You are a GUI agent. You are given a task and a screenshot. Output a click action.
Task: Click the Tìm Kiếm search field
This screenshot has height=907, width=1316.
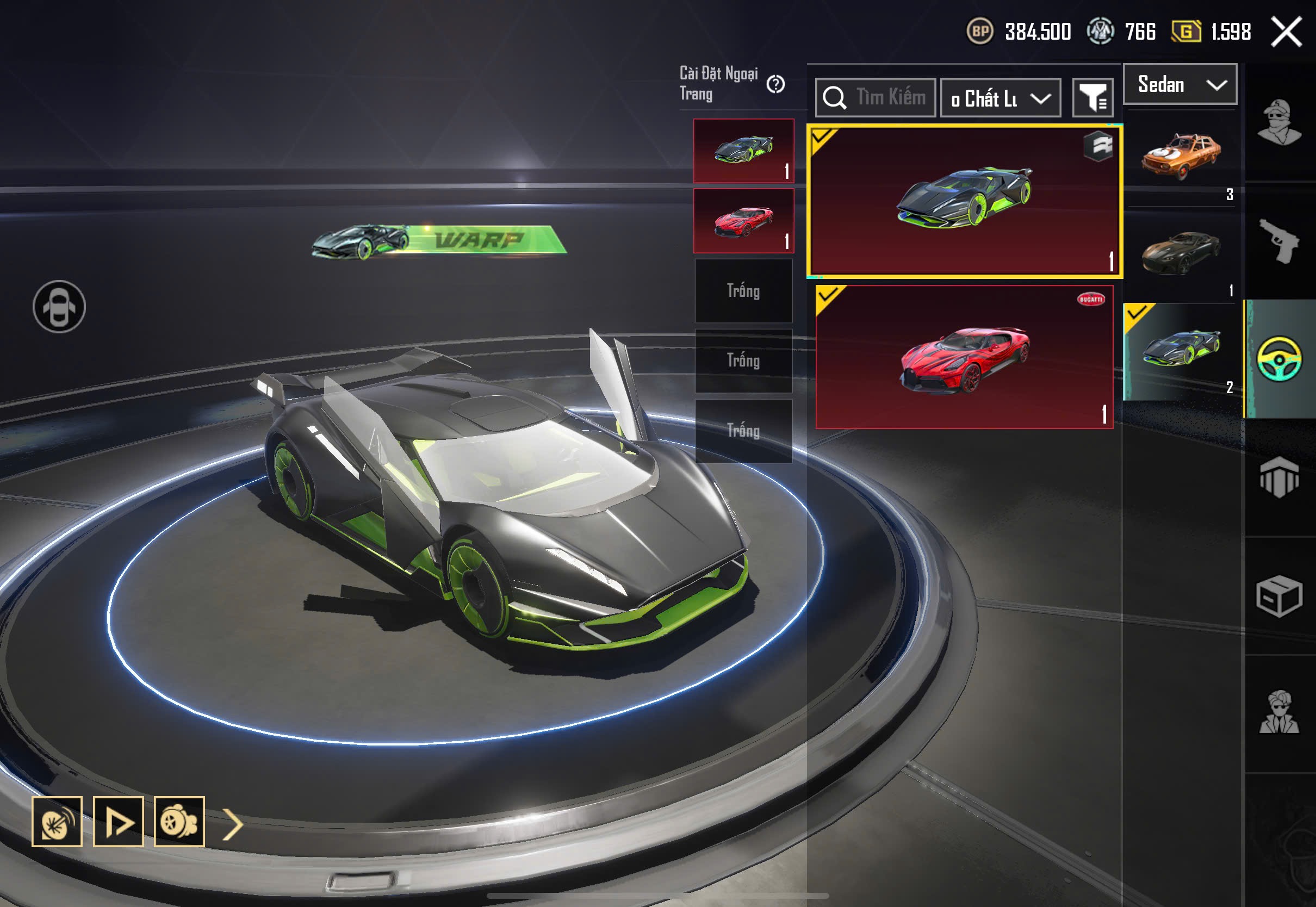coord(876,98)
